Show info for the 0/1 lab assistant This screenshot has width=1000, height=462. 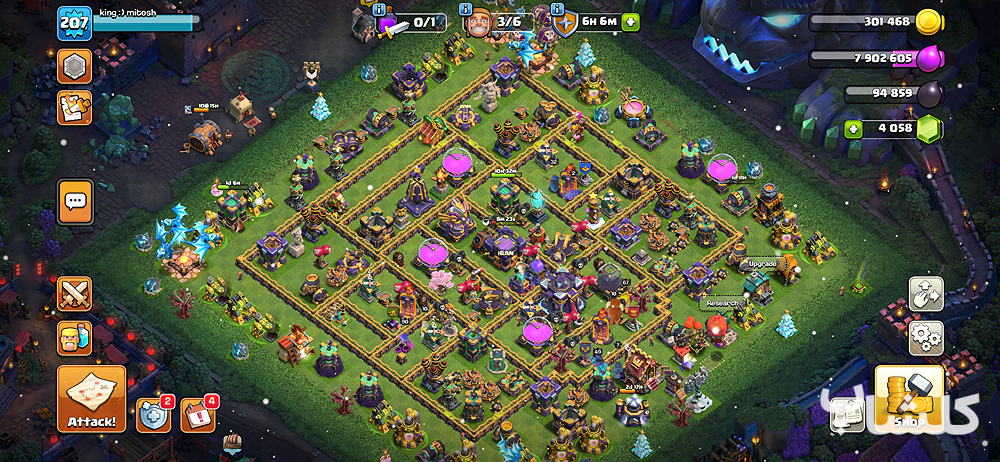click(380, 9)
